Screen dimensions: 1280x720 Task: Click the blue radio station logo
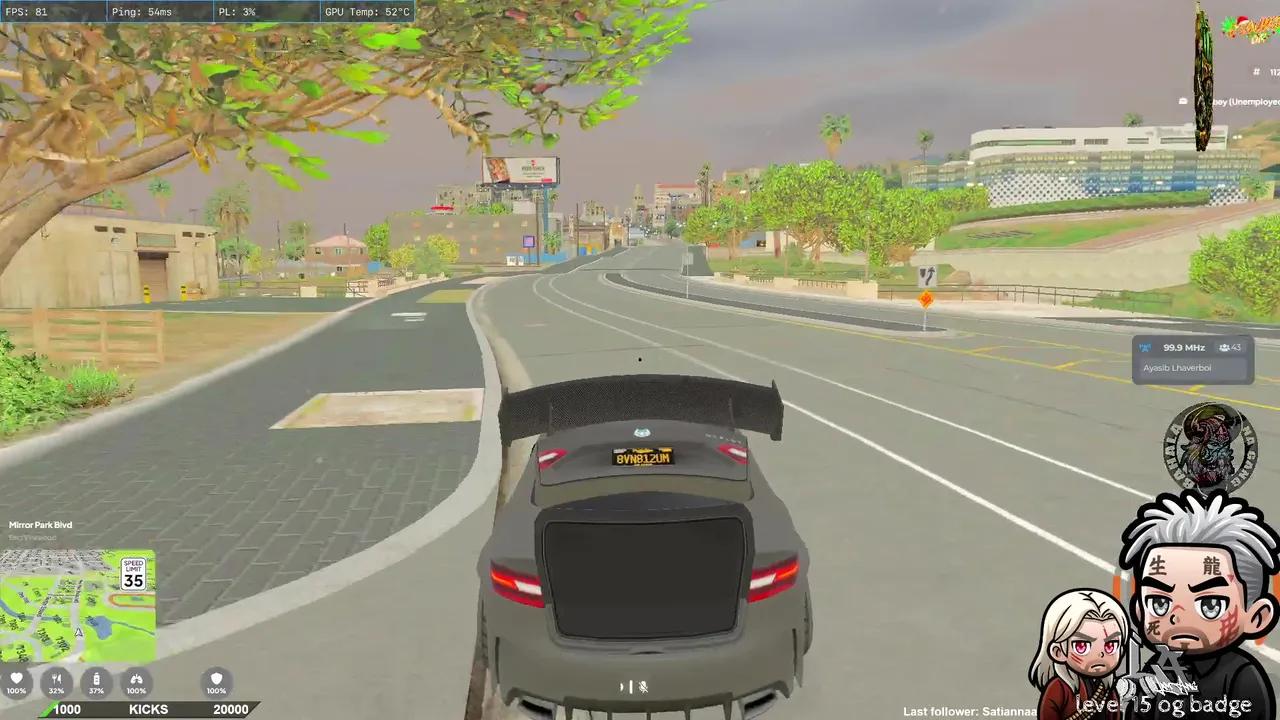point(1144,347)
